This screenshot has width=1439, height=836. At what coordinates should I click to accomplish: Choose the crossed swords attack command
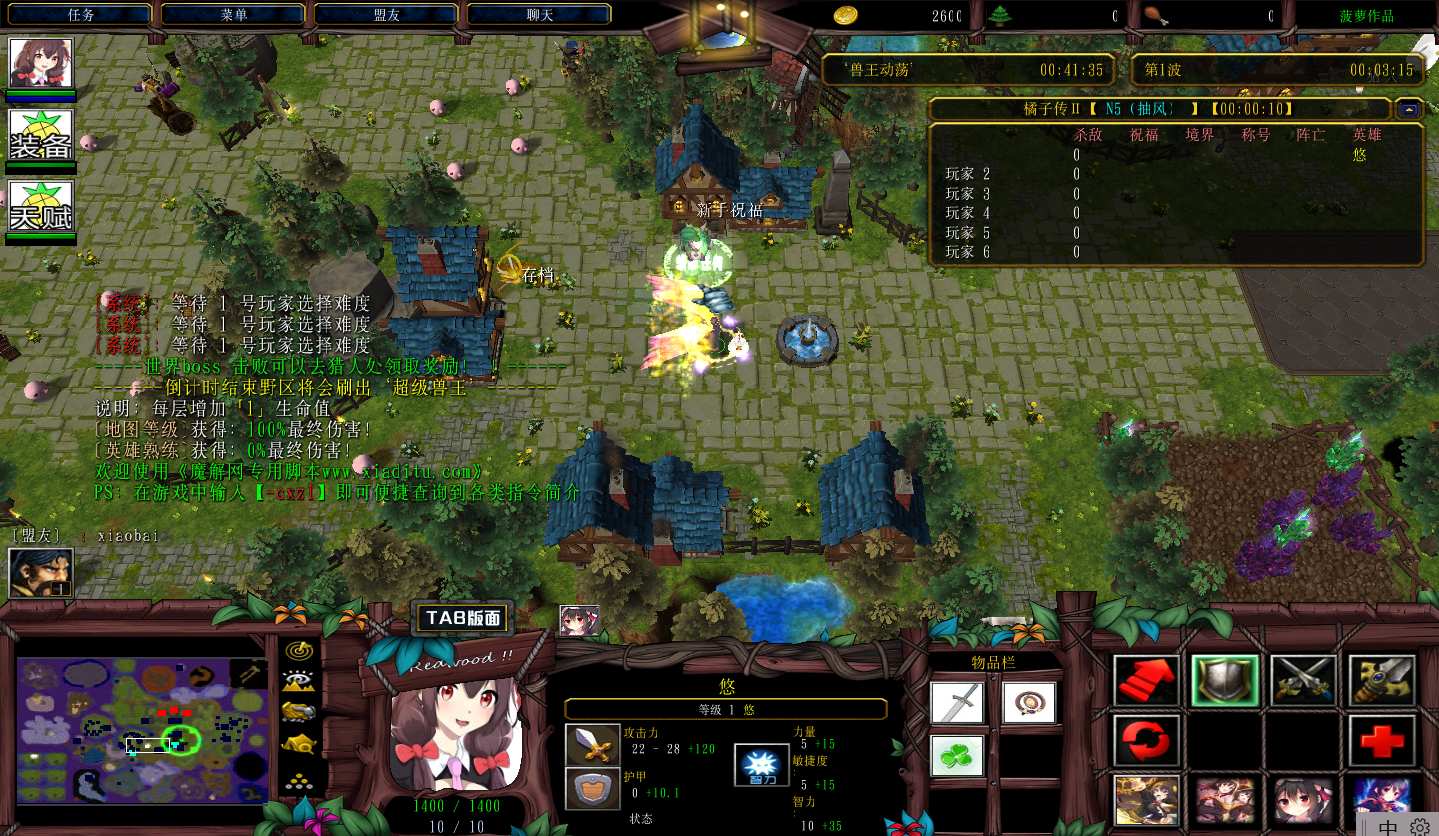coord(1302,681)
